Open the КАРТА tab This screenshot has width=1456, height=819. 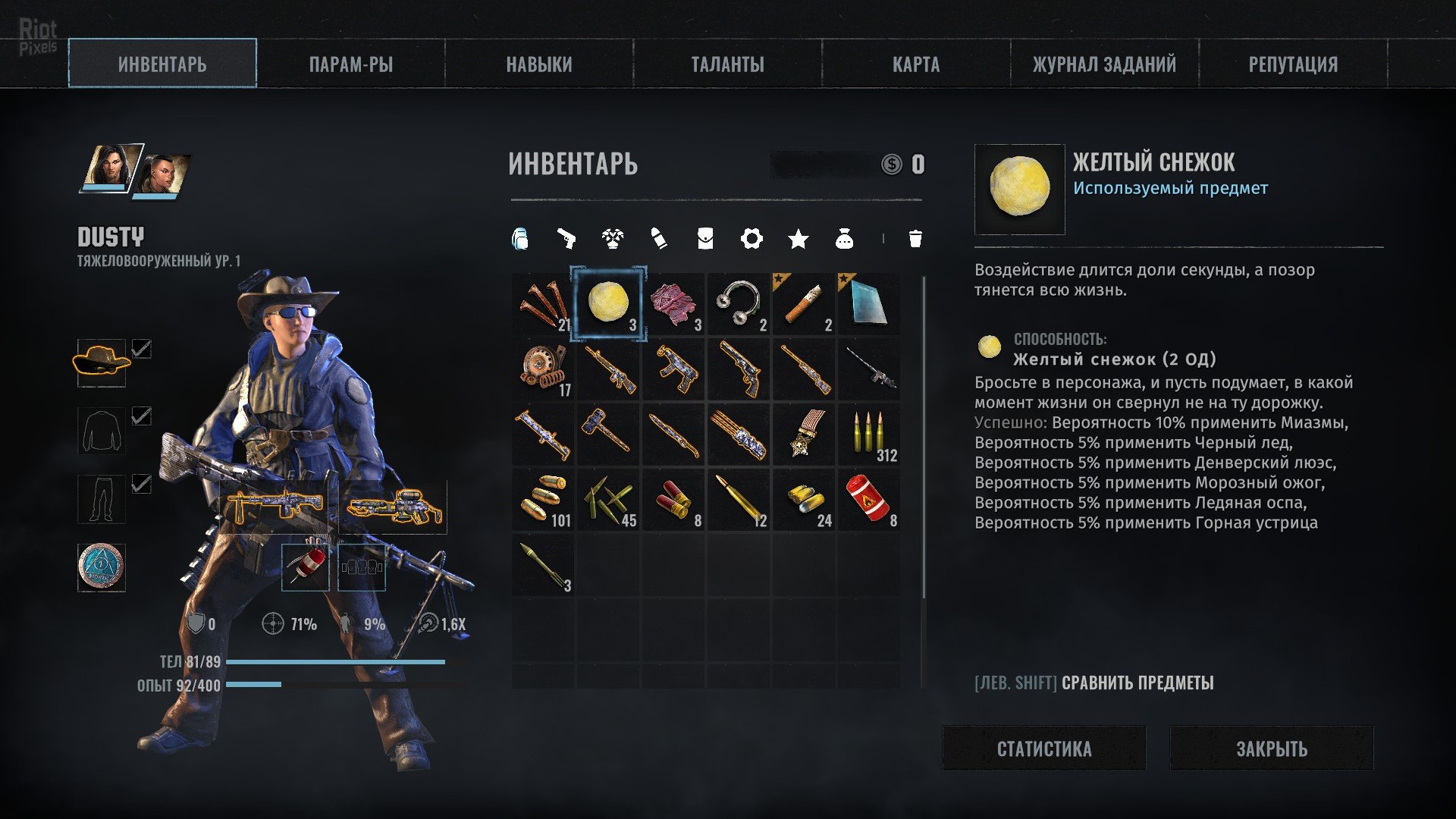click(x=916, y=64)
